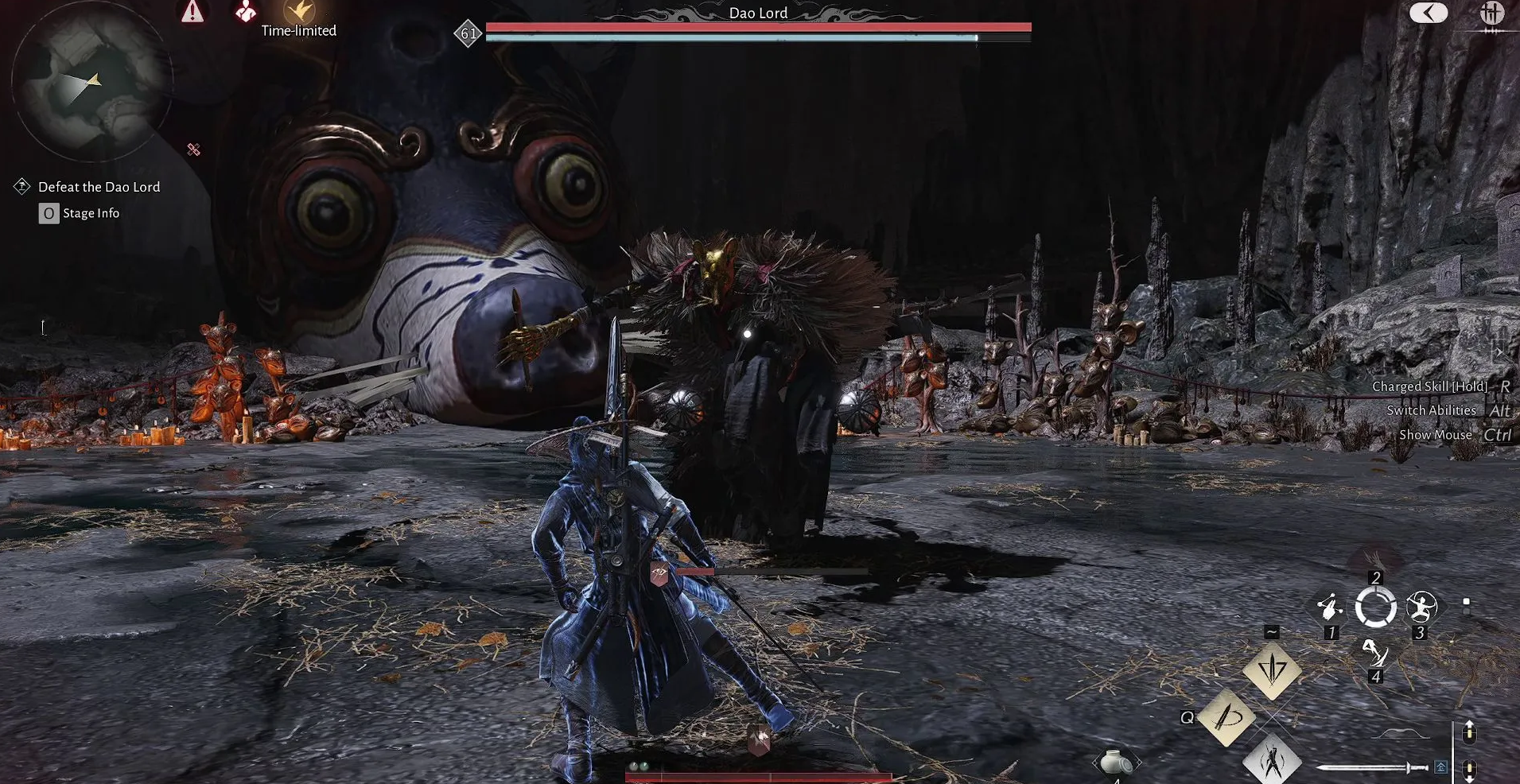Select the Defeat the Dao Lord objective

99,187
